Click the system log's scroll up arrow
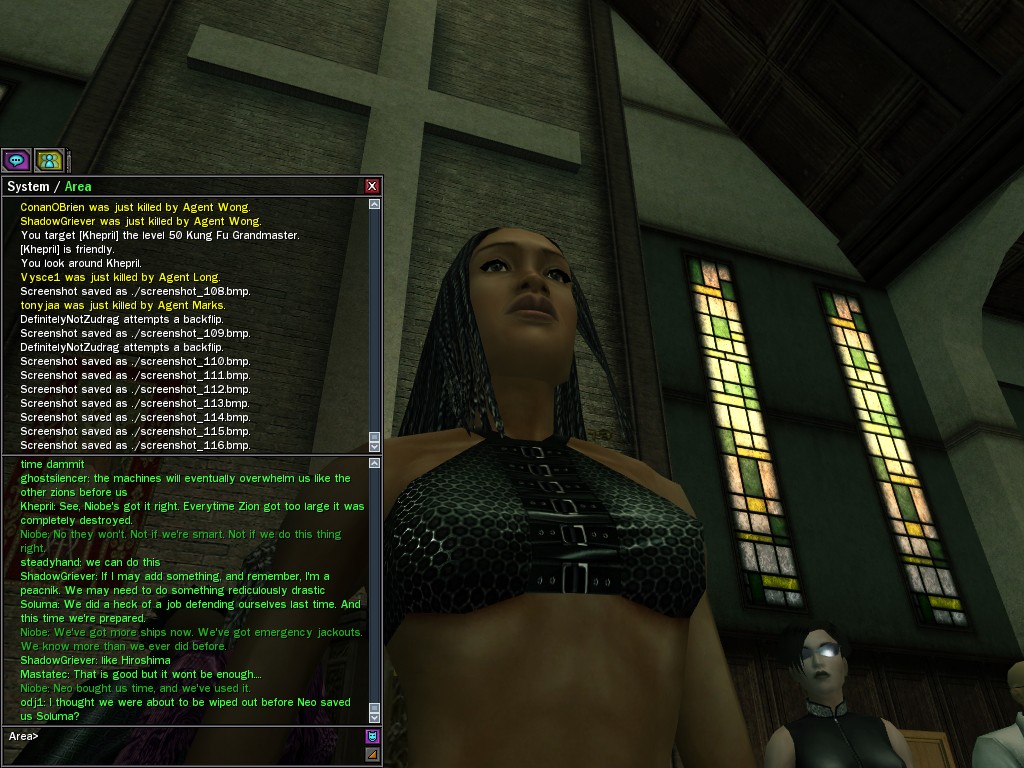 pos(375,204)
